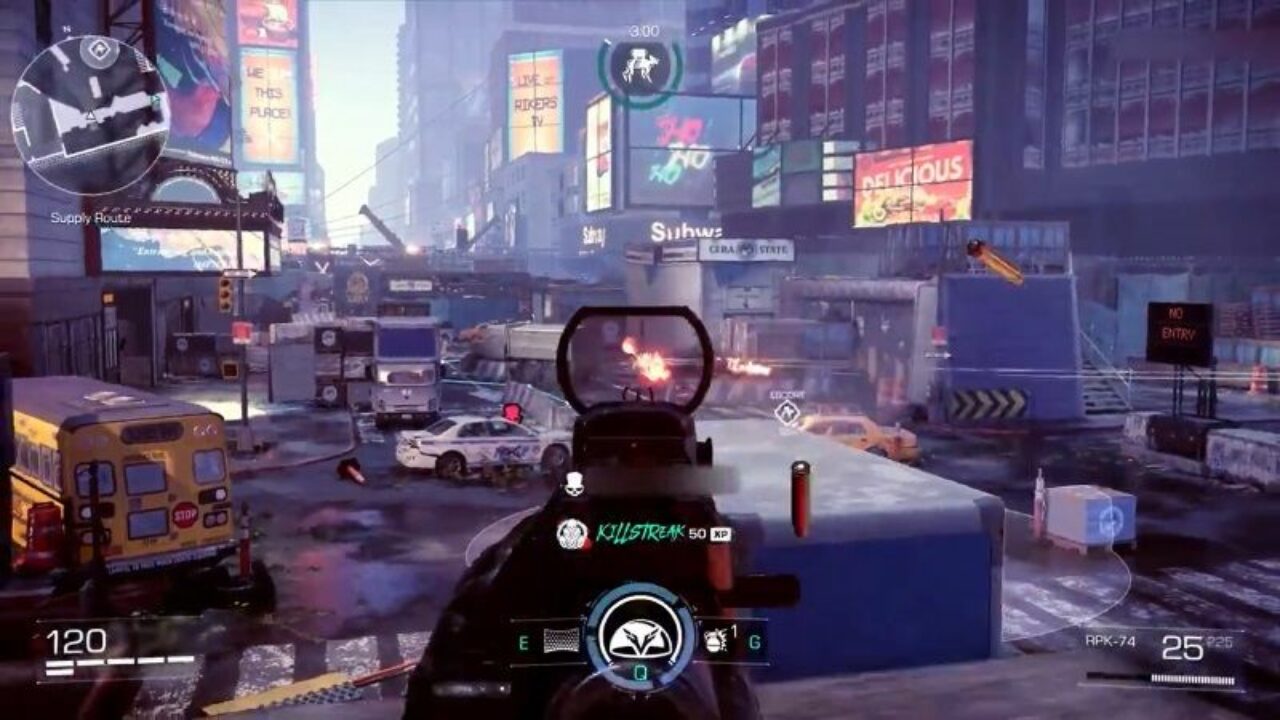Image resolution: width=1280 pixels, height=720 pixels.
Task: Select the diamond Escort objective marker
Action: click(x=788, y=412)
